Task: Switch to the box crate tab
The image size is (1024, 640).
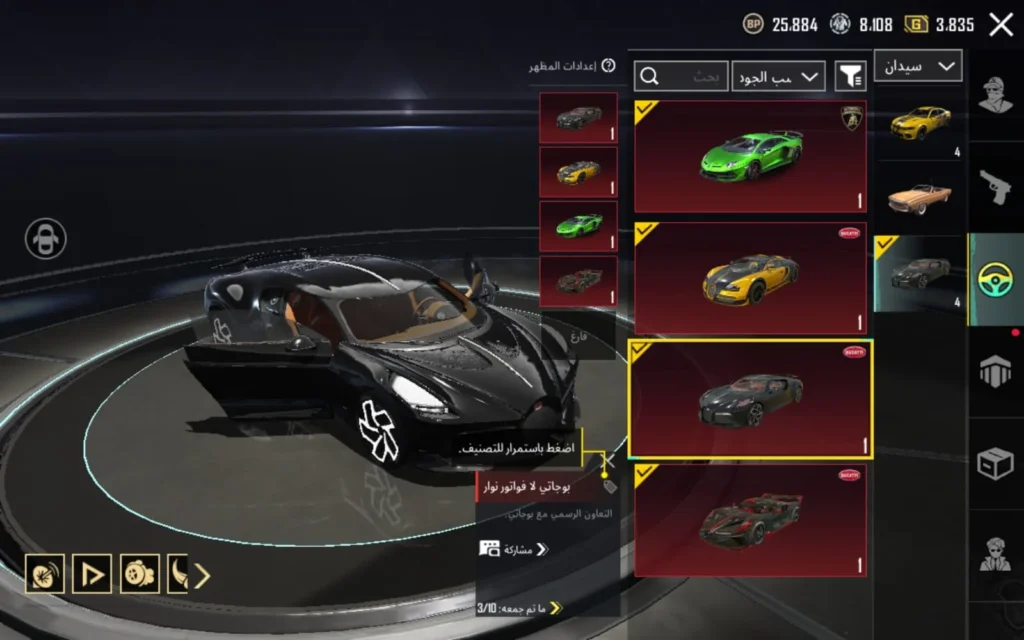Action: (996, 462)
